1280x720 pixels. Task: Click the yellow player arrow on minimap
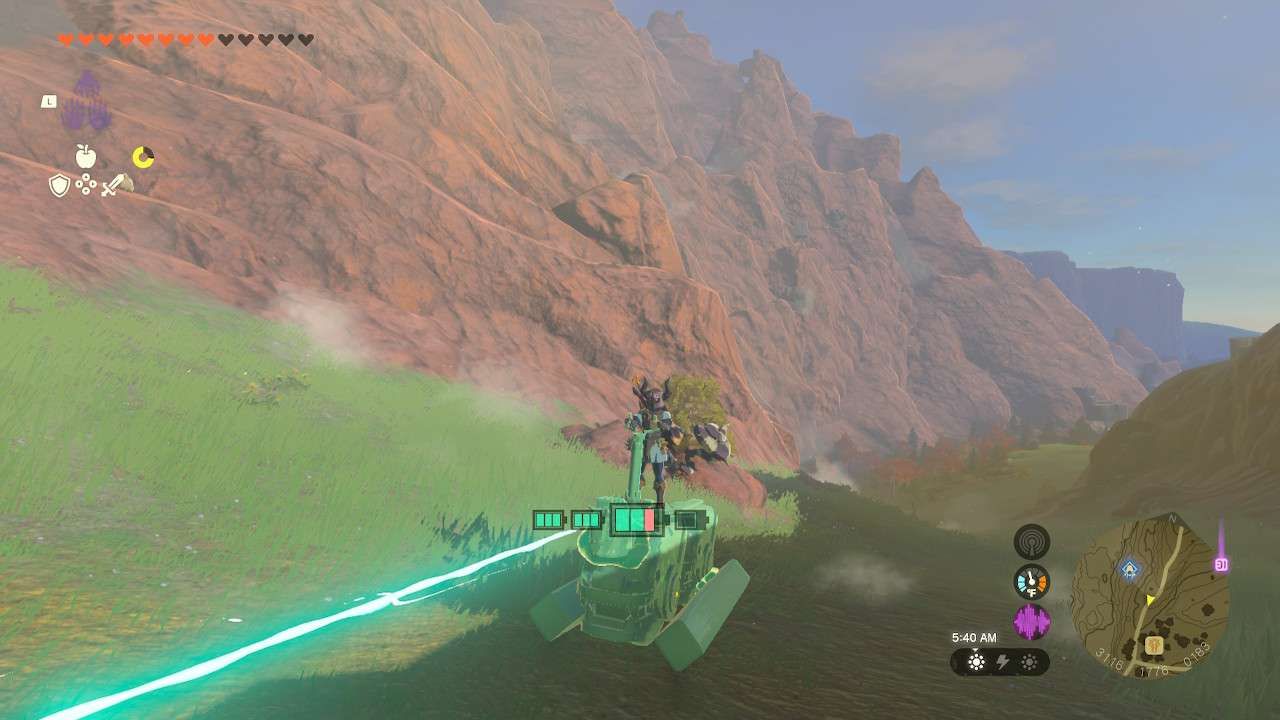pos(1149,600)
